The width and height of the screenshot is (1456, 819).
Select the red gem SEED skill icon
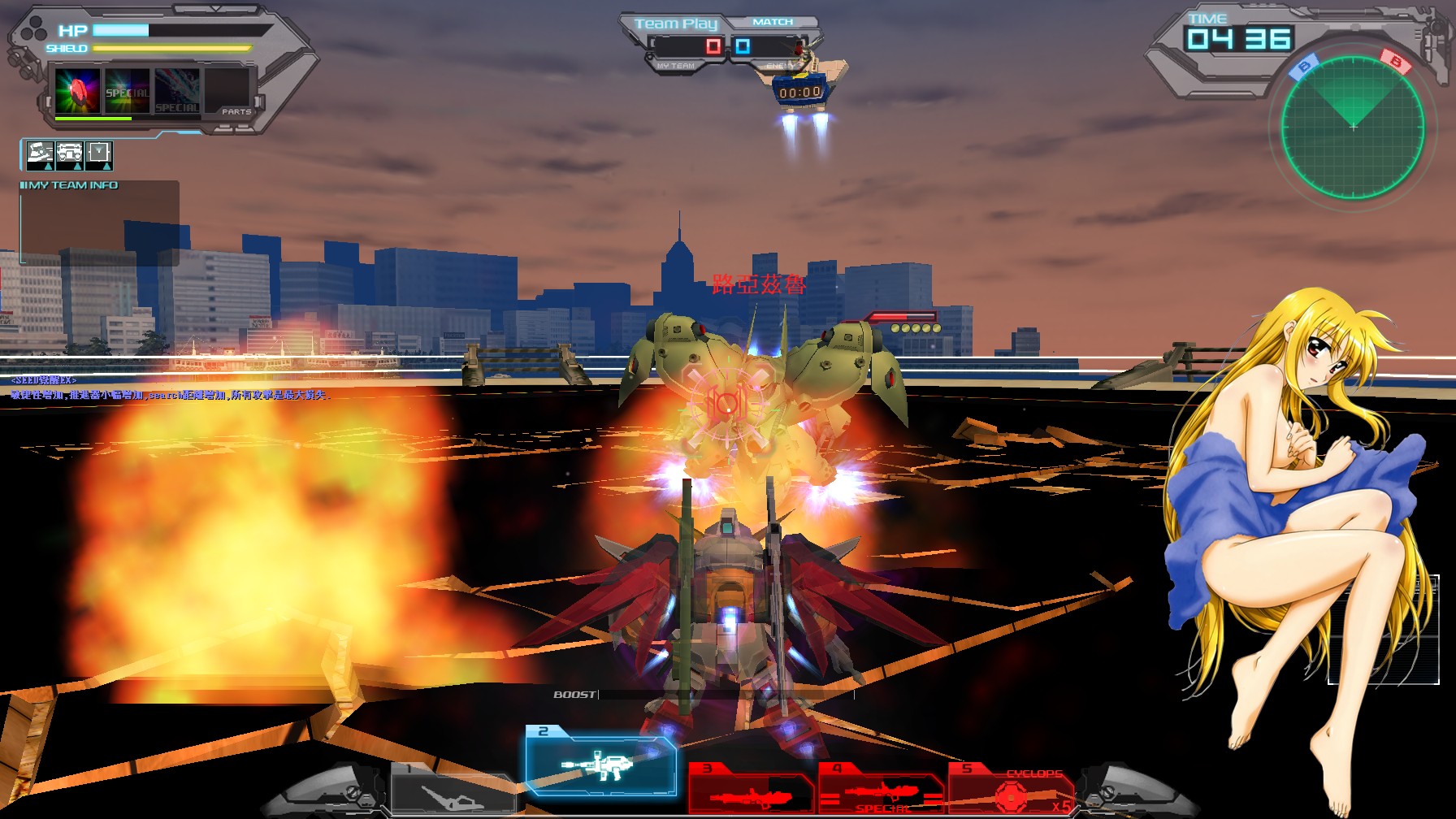77,89
